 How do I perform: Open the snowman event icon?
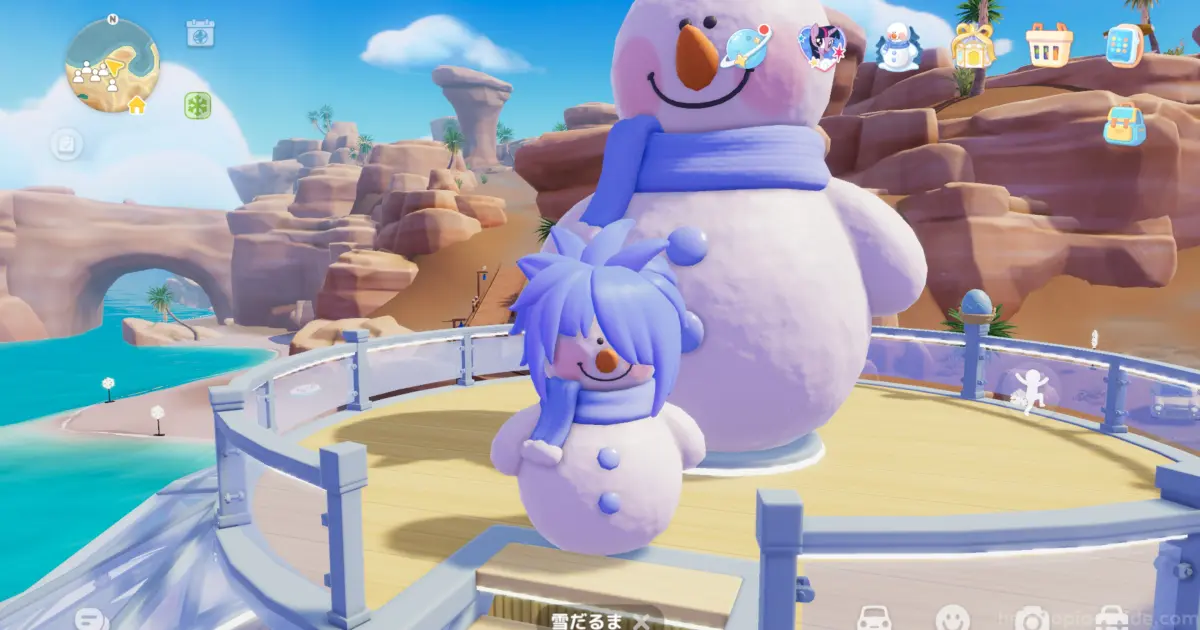point(897,46)
